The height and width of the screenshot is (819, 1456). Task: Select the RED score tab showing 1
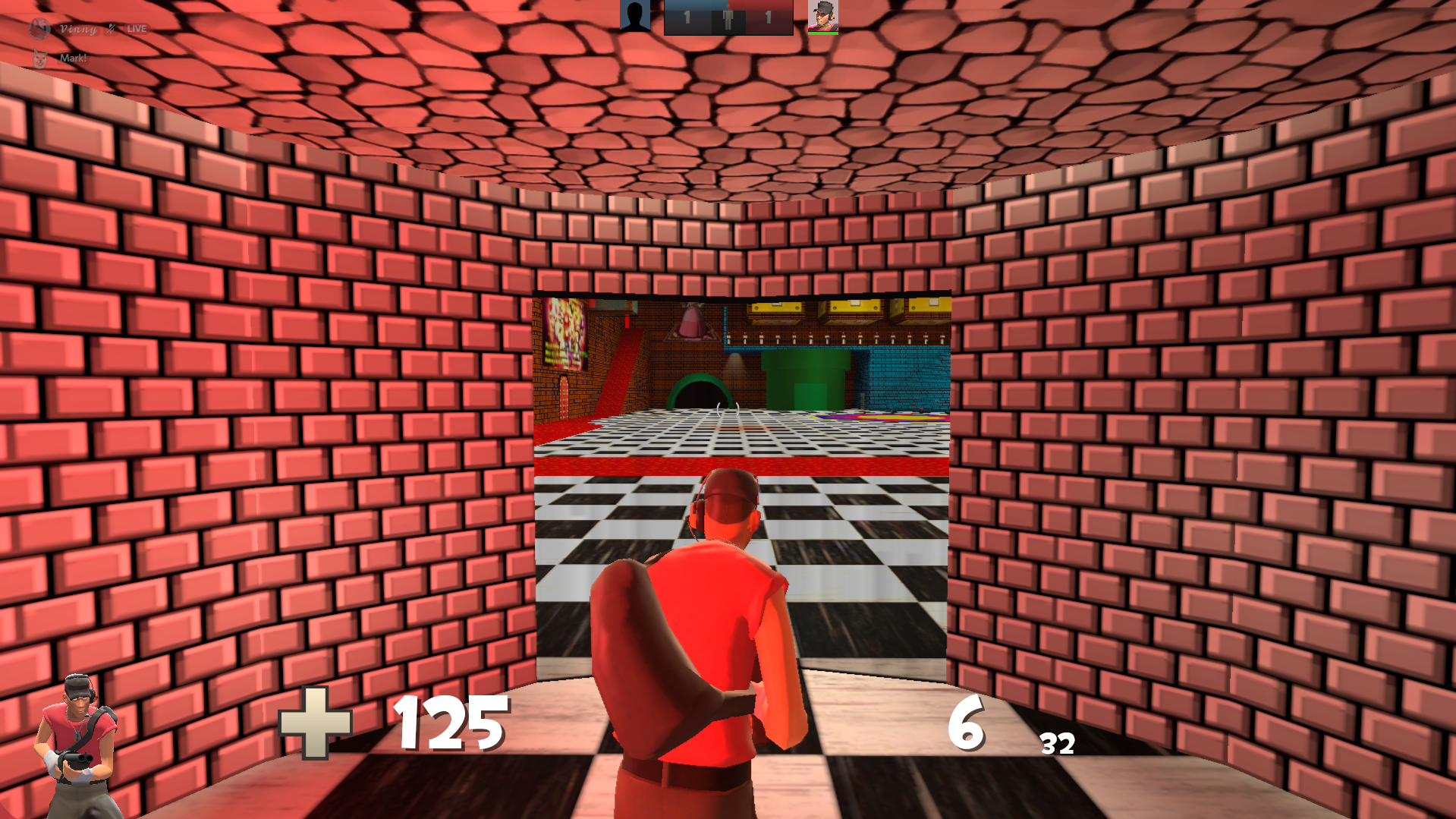point(769,18)
